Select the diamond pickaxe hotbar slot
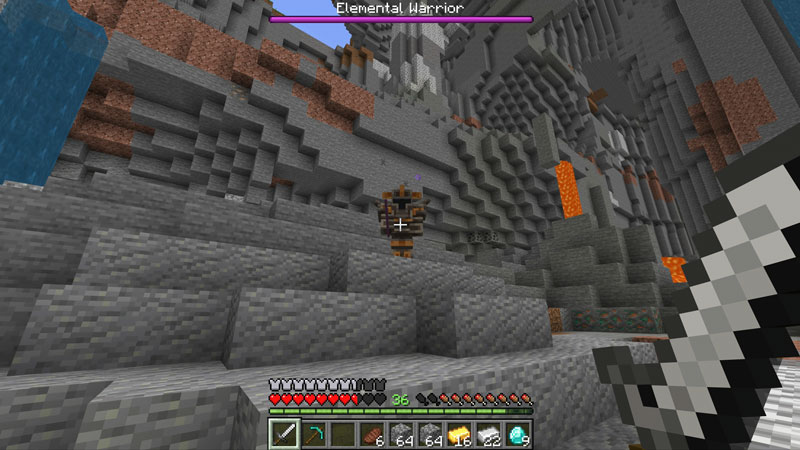 [313, 434]
